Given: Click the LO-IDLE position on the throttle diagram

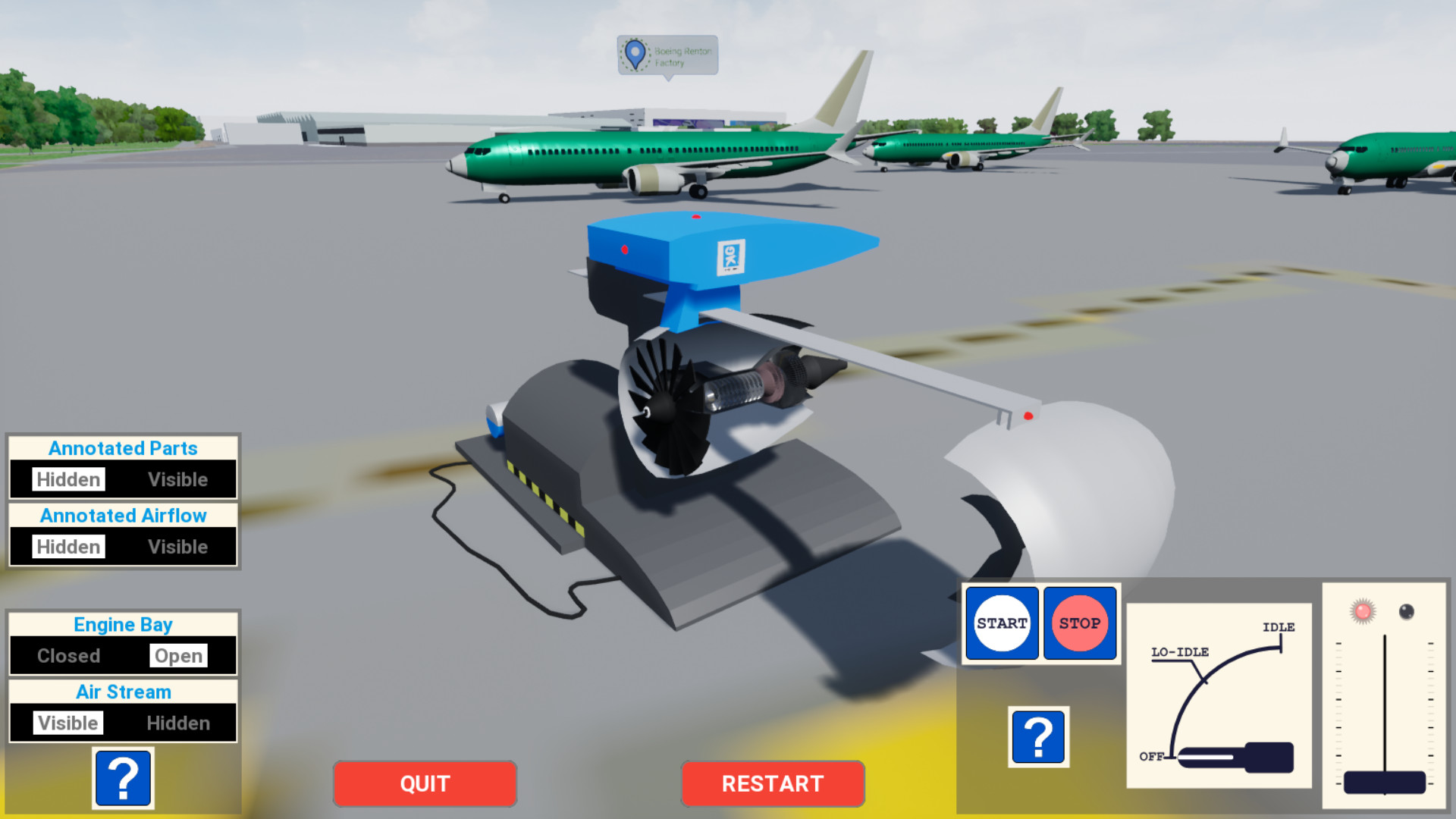Looking at the screenshot, I should coord(1179,652).
